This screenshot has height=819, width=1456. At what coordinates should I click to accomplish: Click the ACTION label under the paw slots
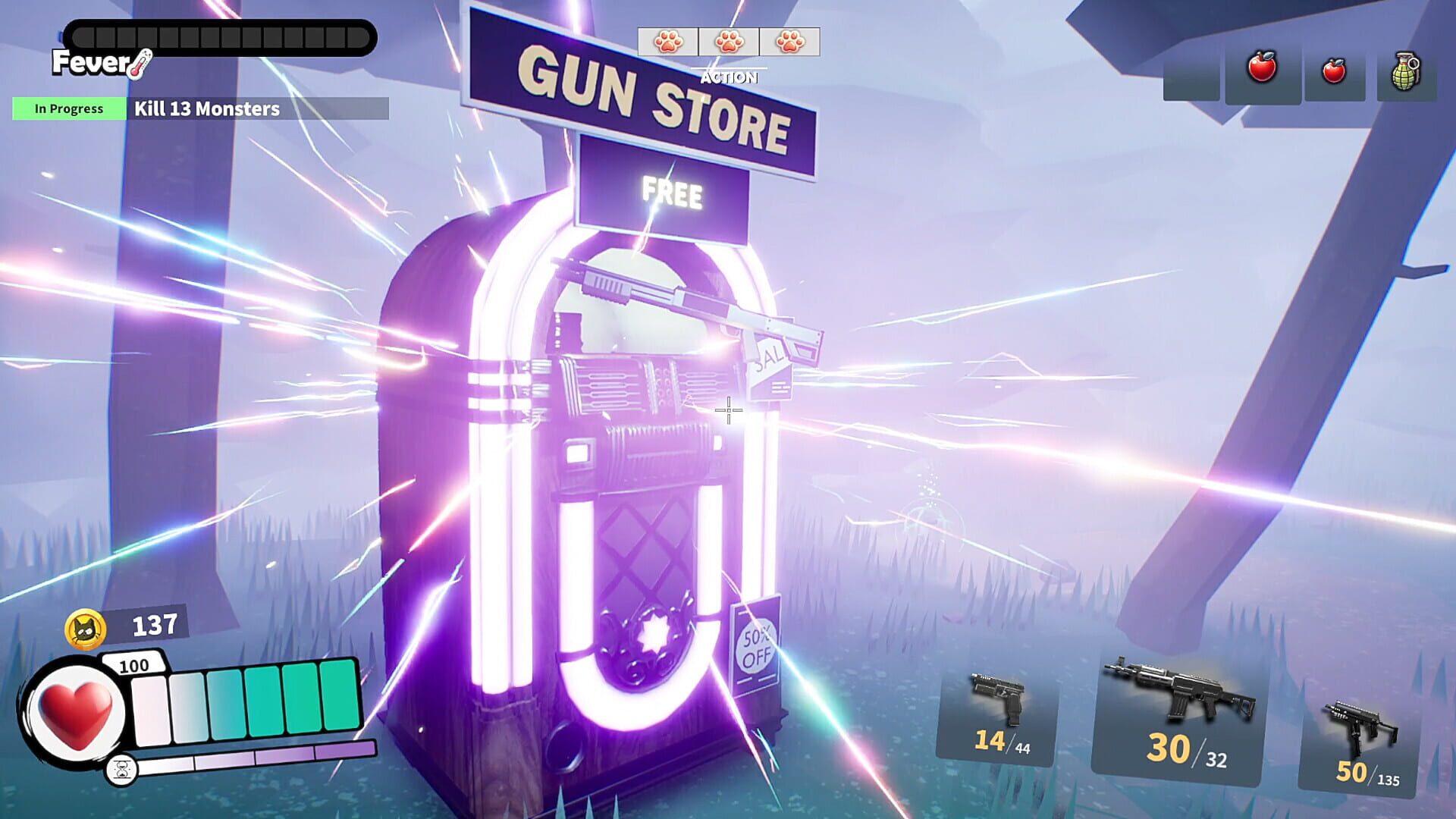coord(728,77)
